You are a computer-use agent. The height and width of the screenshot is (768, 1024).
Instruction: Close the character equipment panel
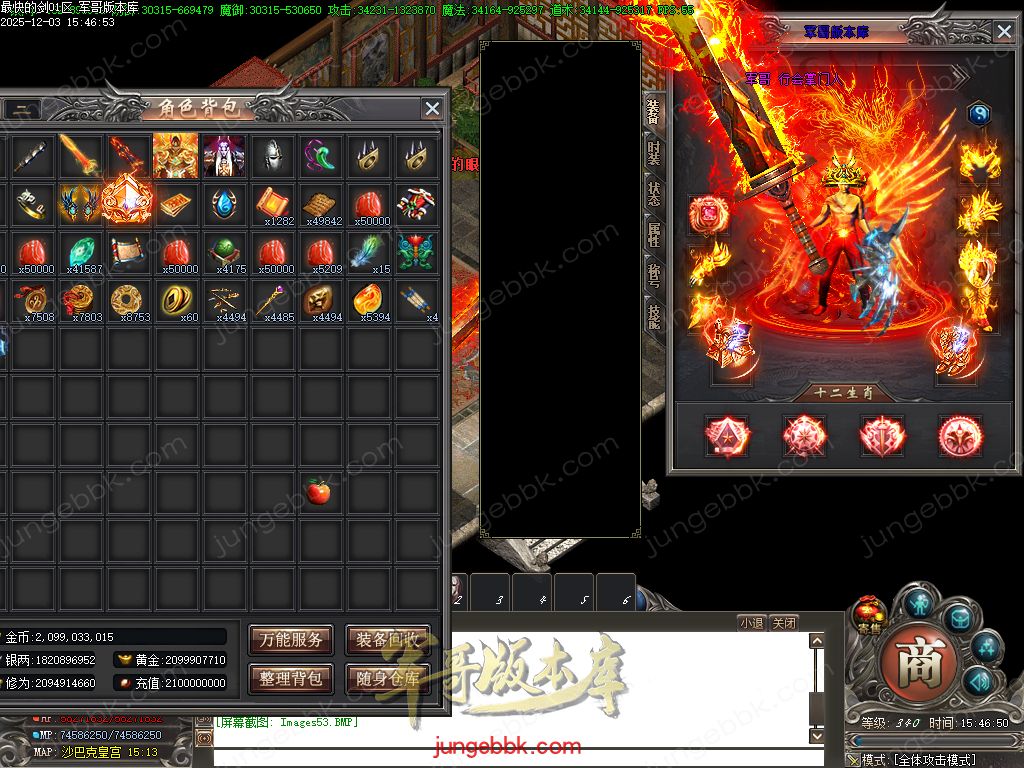pos(1004,32)
